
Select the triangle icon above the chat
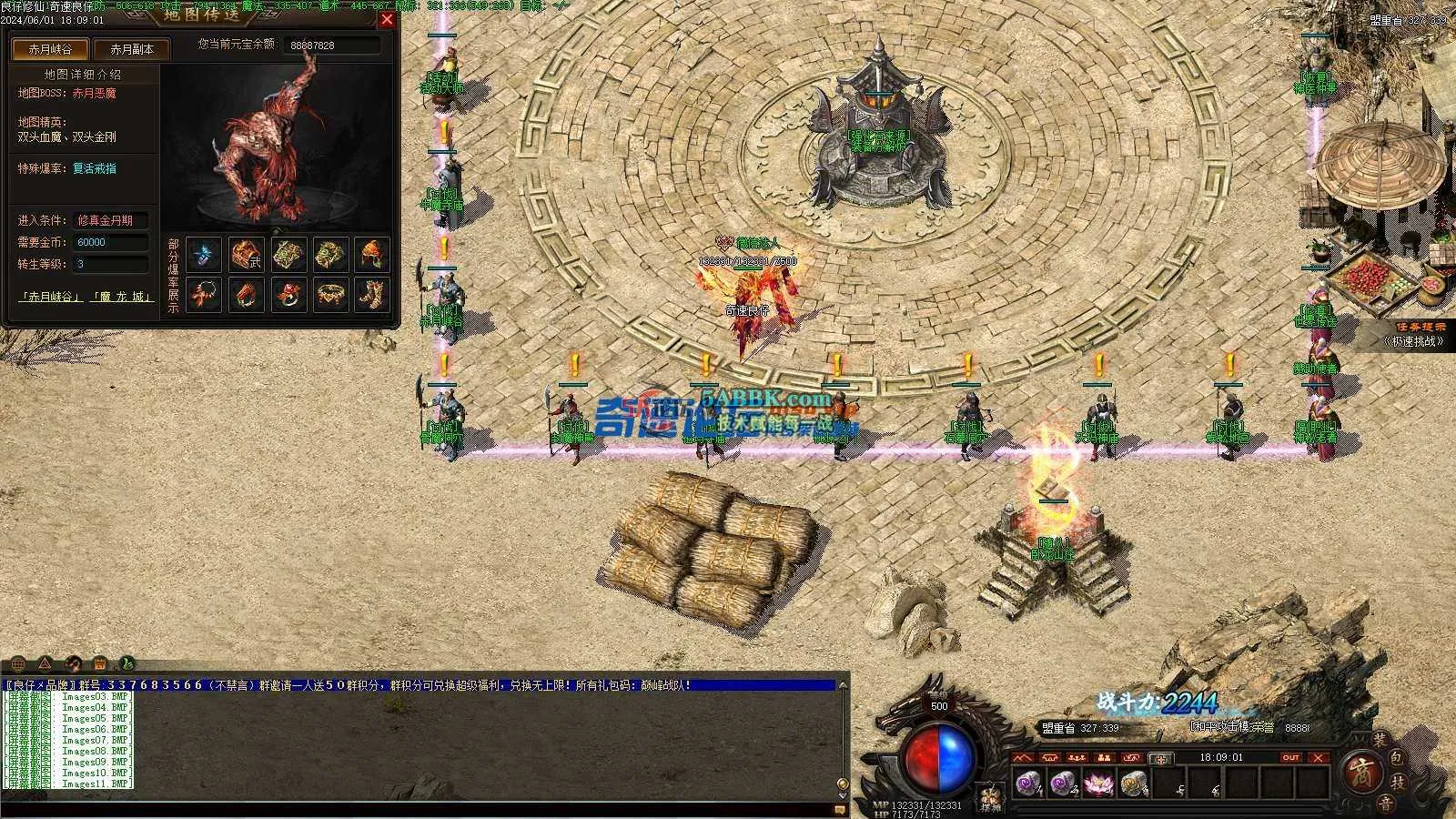[x=45, y=663]
